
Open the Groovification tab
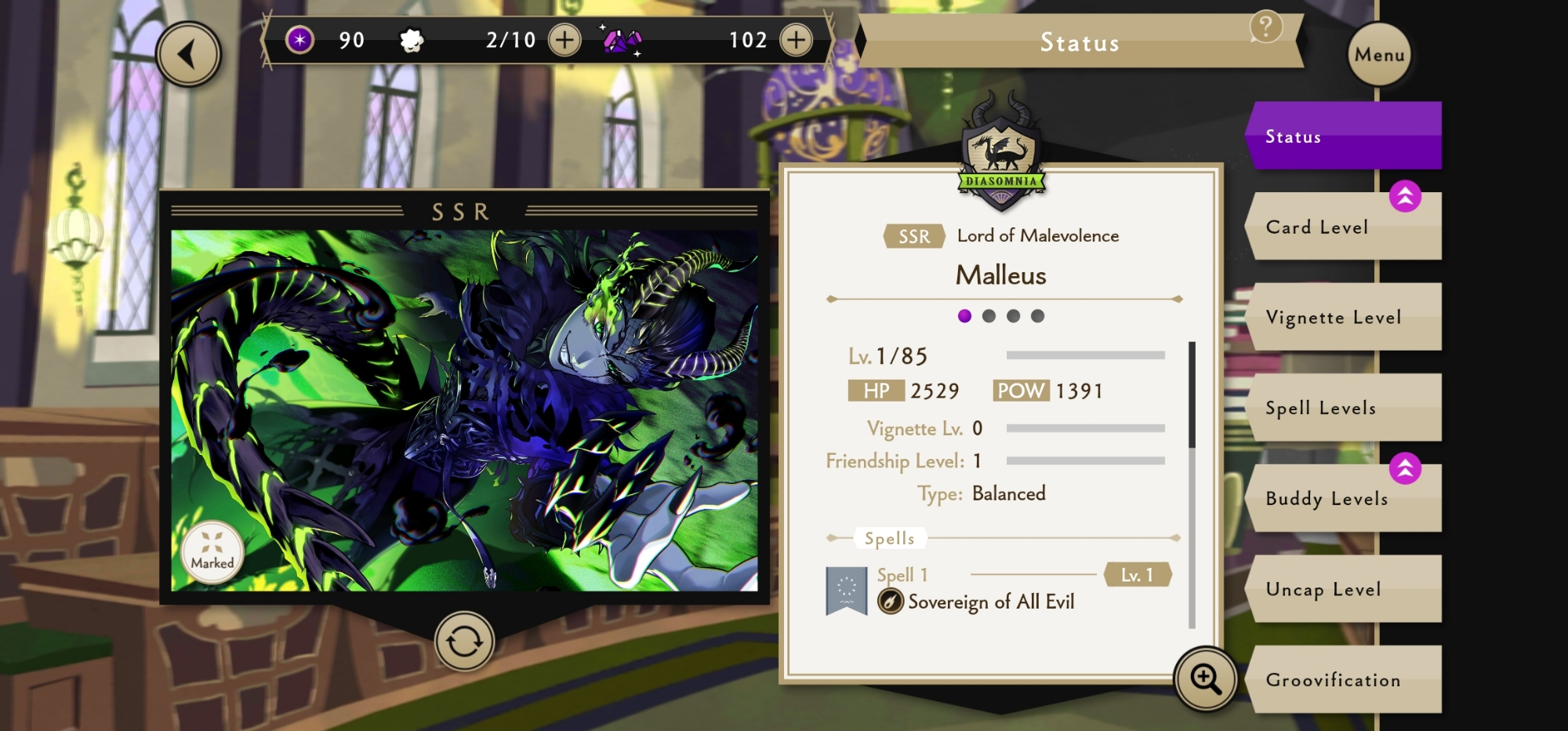coord(1344,680)
